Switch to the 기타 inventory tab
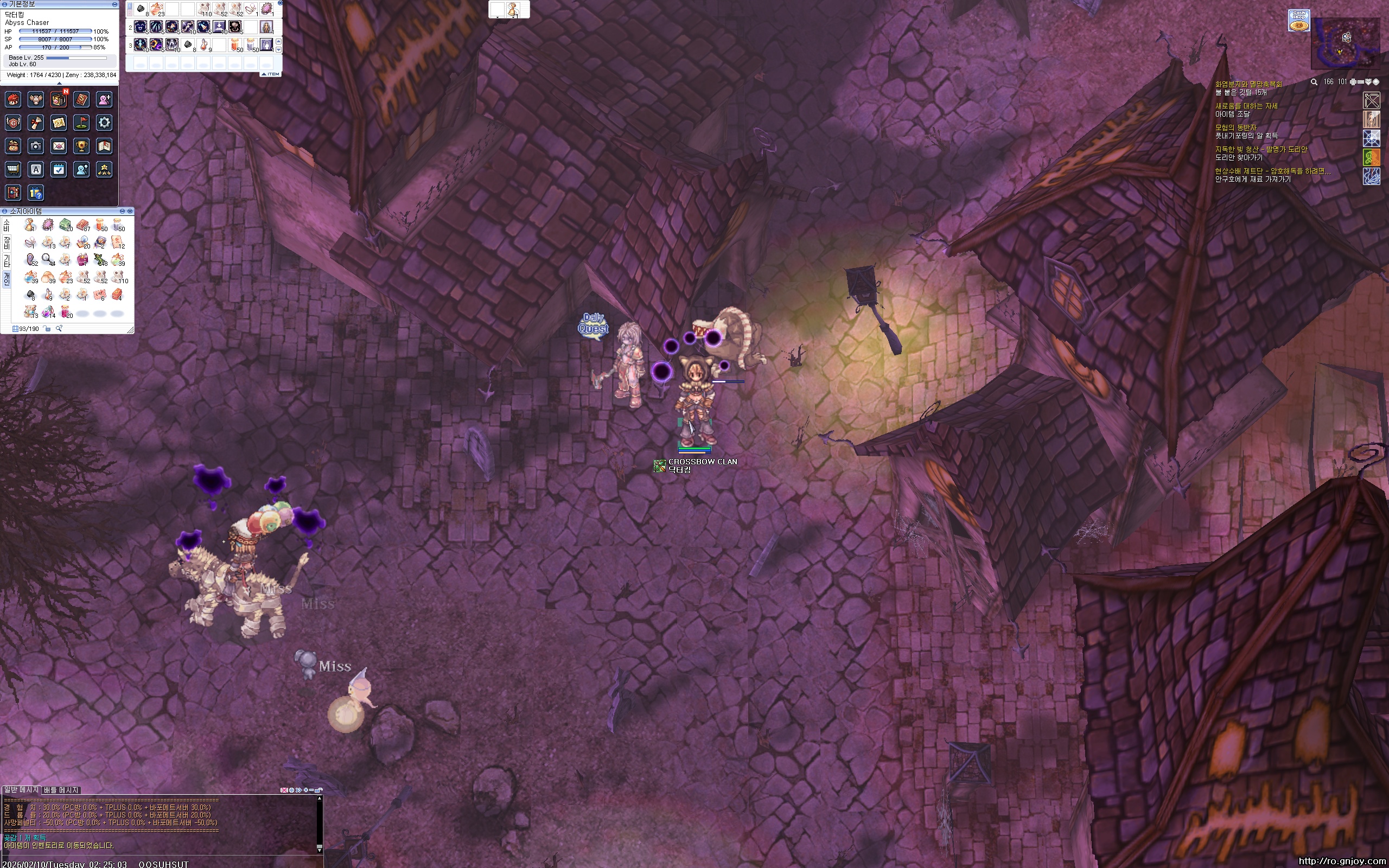Screen dimensions: 1389x868 (7, 261)
